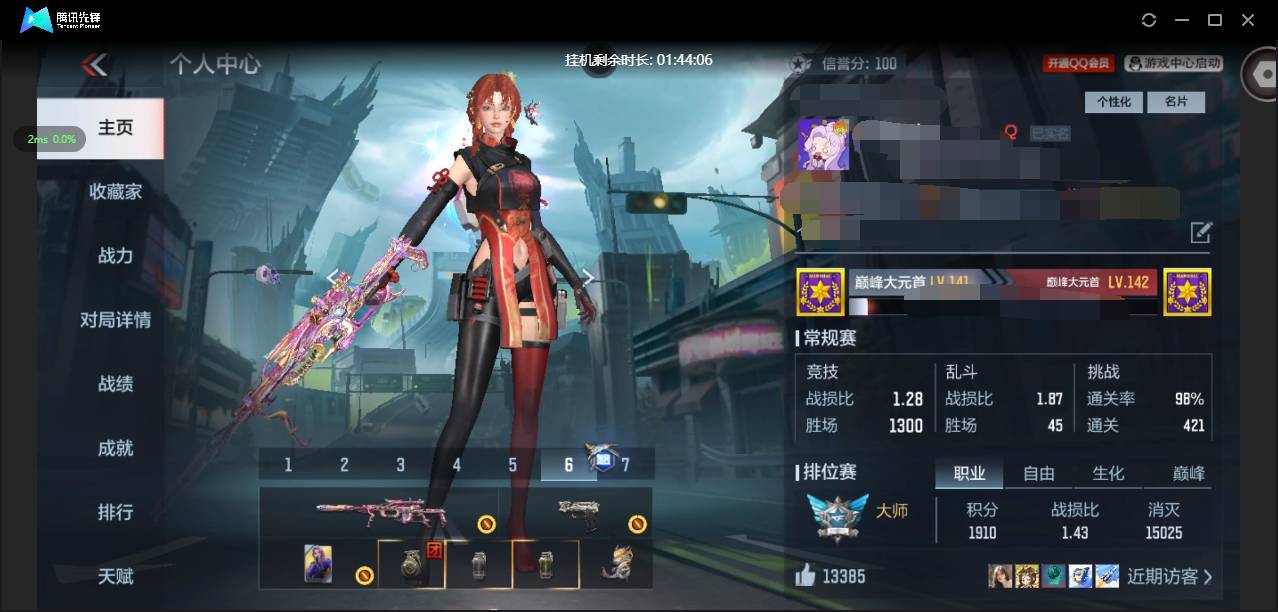
Task: Switch ranked stats to 自由 tab
Action: [x=1039, y=474]
